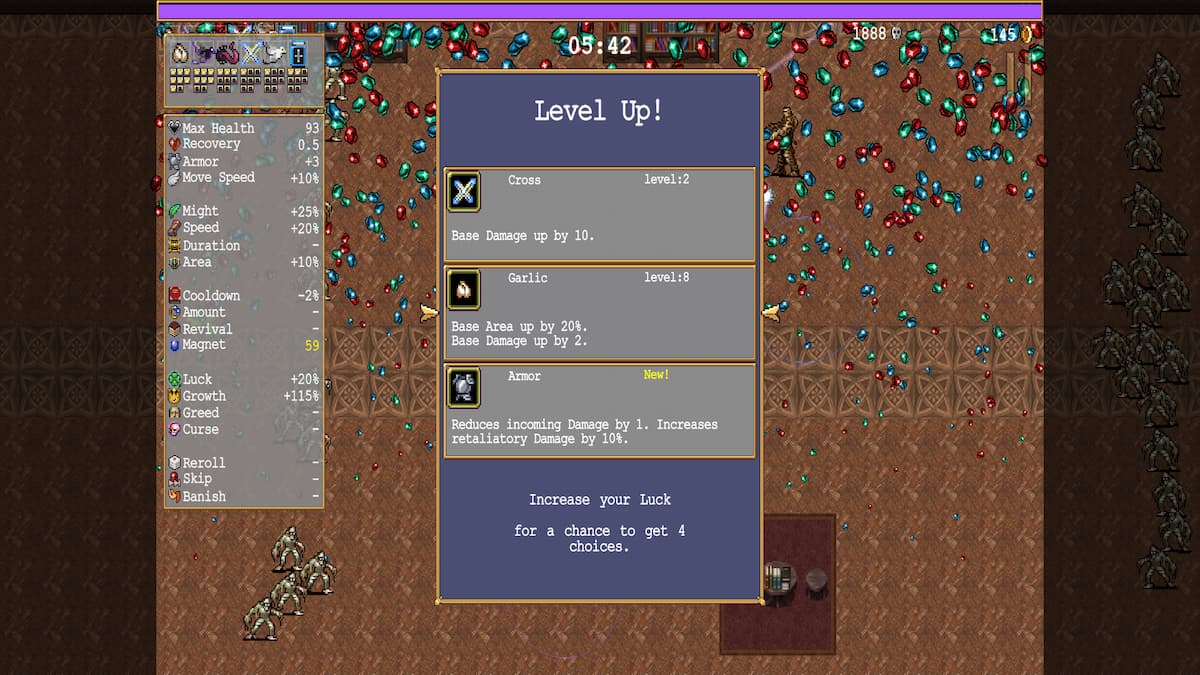Image resolution: width=1200 pixels, height=675 pixels.
Task: Select the red whip weapon icon
Action: pyautogui.click(x=227, y=54)
